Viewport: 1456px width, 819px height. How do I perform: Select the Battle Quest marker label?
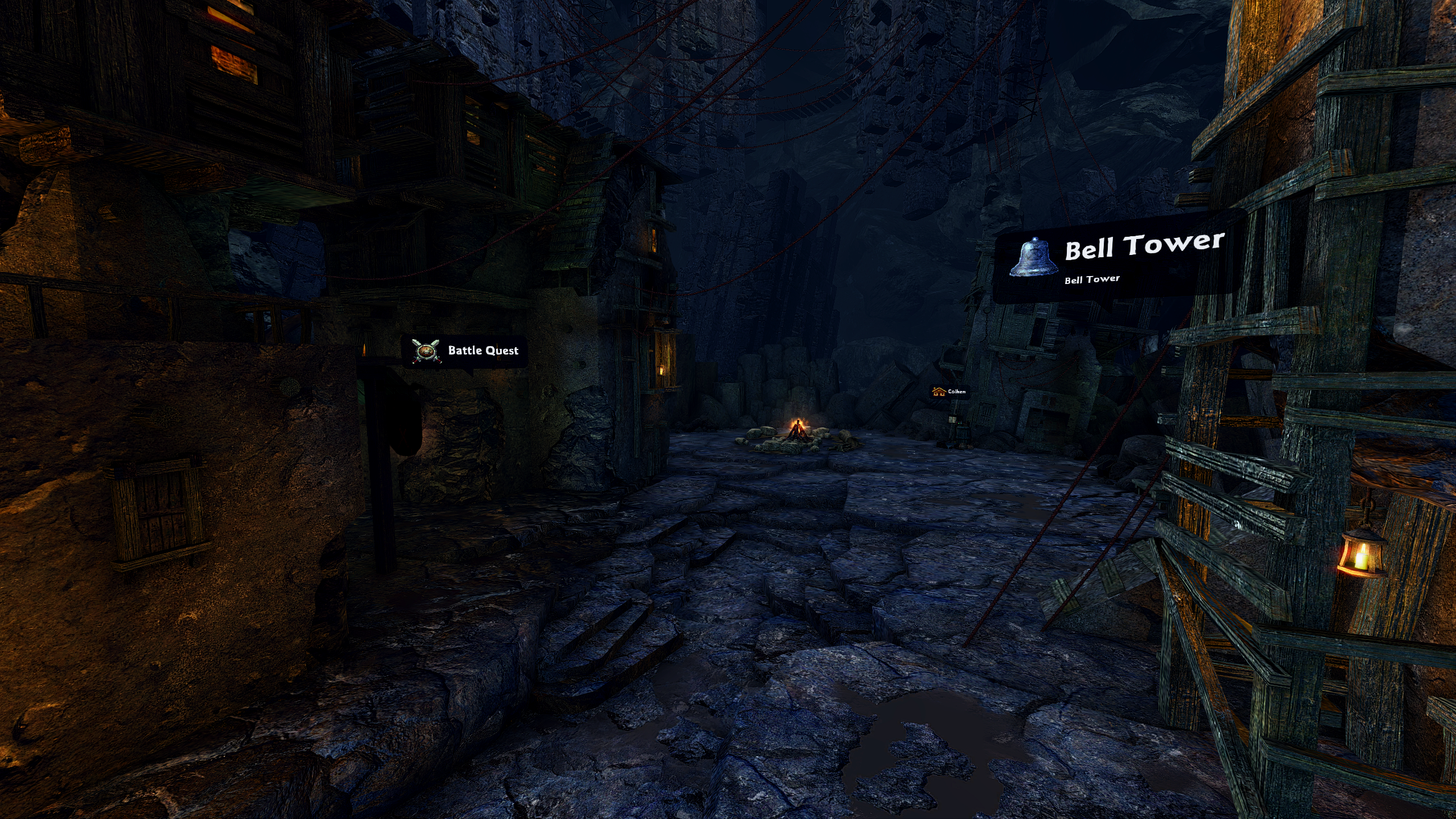[x=465, y=351]
